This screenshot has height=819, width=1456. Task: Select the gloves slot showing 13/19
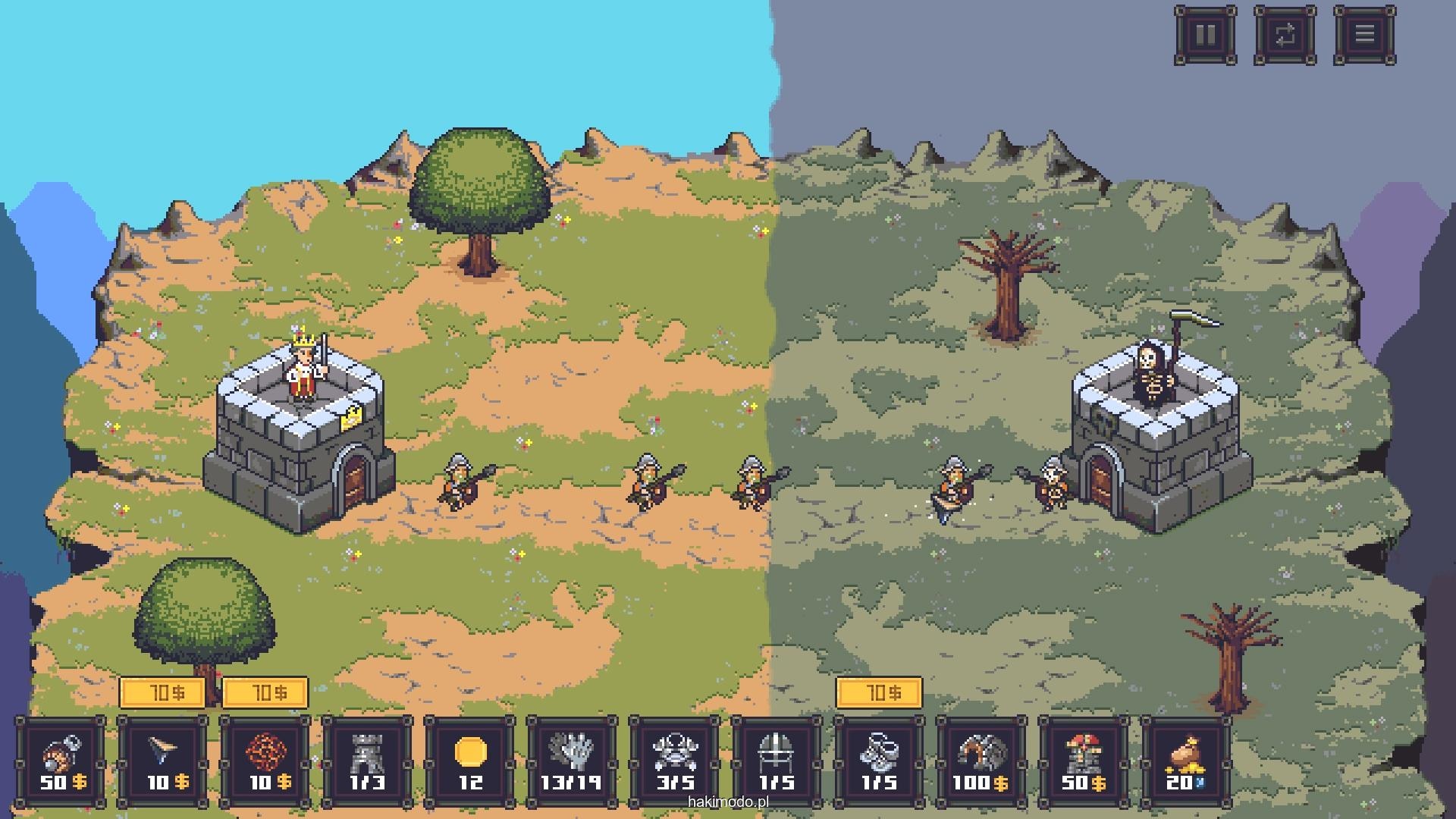pyautogui.click(x=572, y=762)
